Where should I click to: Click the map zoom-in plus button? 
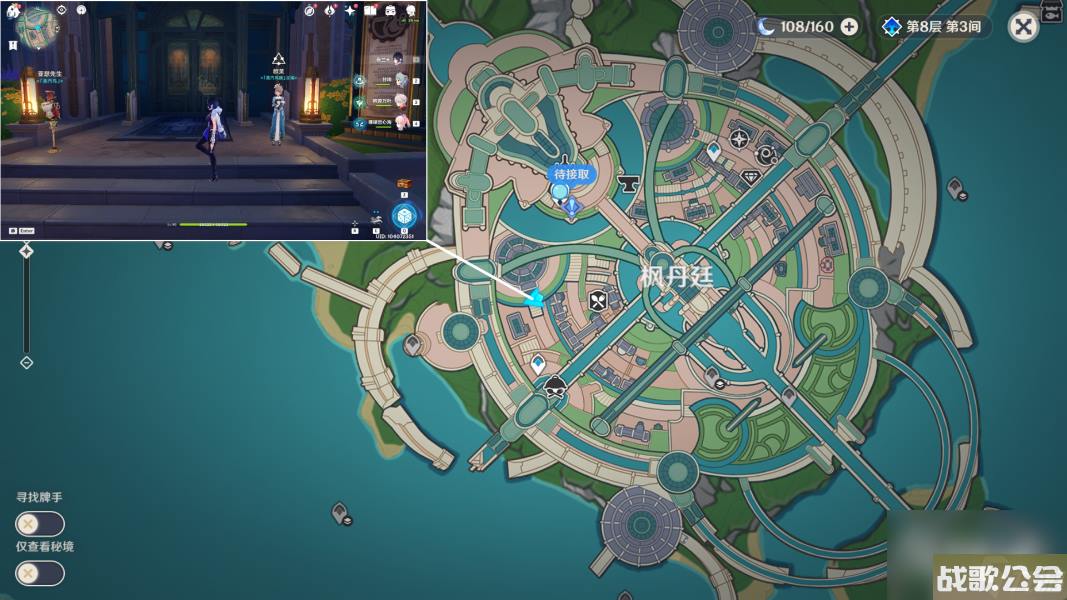(x=26, y=251)
